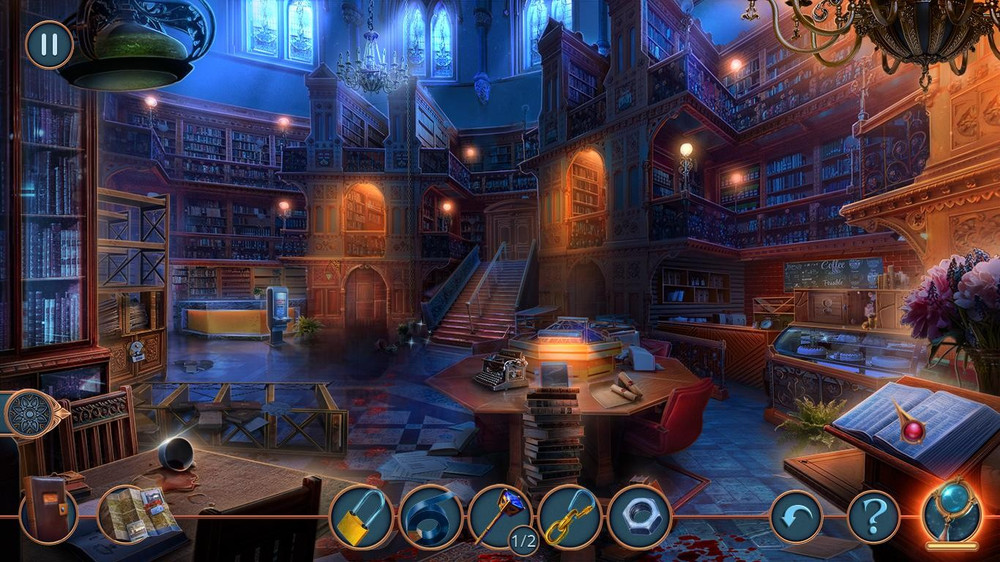1000x562 pixels.
Task: Select the blue ribbon coil item
Action: [430, 517]
